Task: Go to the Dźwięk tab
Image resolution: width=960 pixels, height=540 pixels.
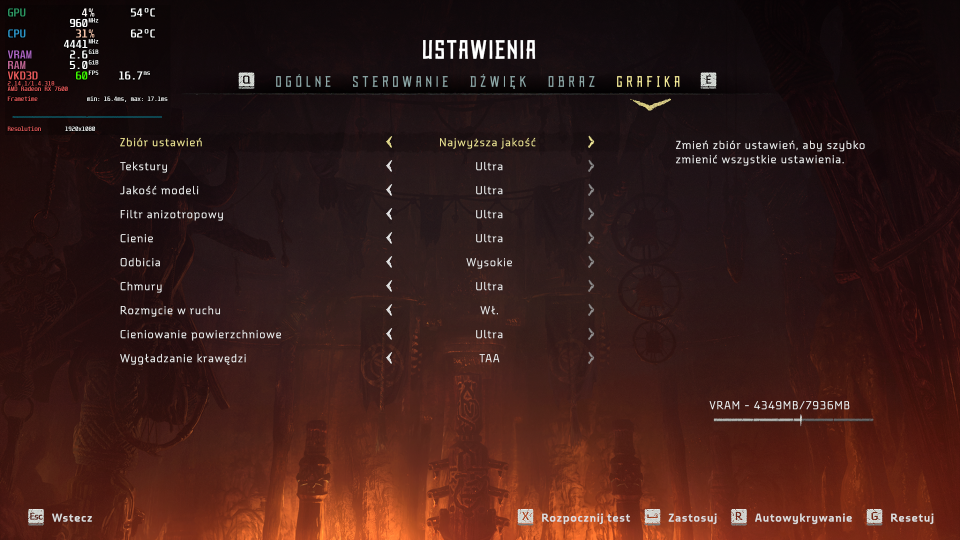Action: [x=498, y=82]
